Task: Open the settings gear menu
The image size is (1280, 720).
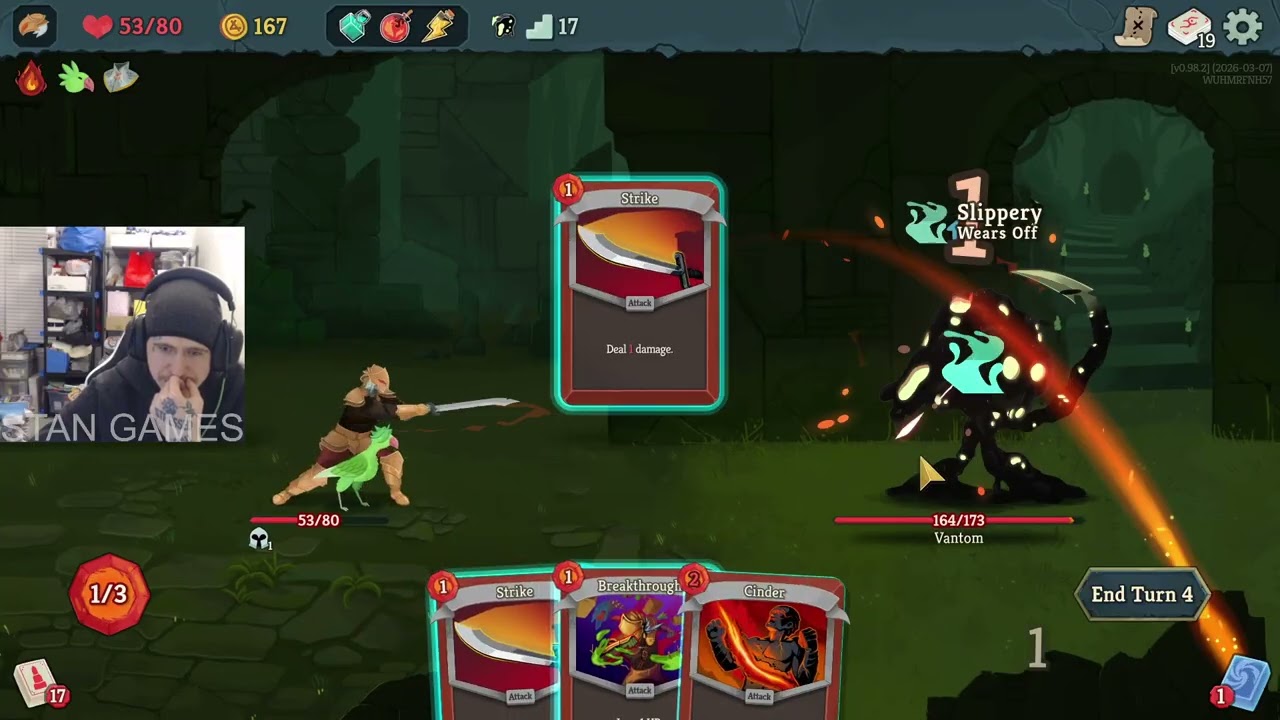Action: 1243,27
